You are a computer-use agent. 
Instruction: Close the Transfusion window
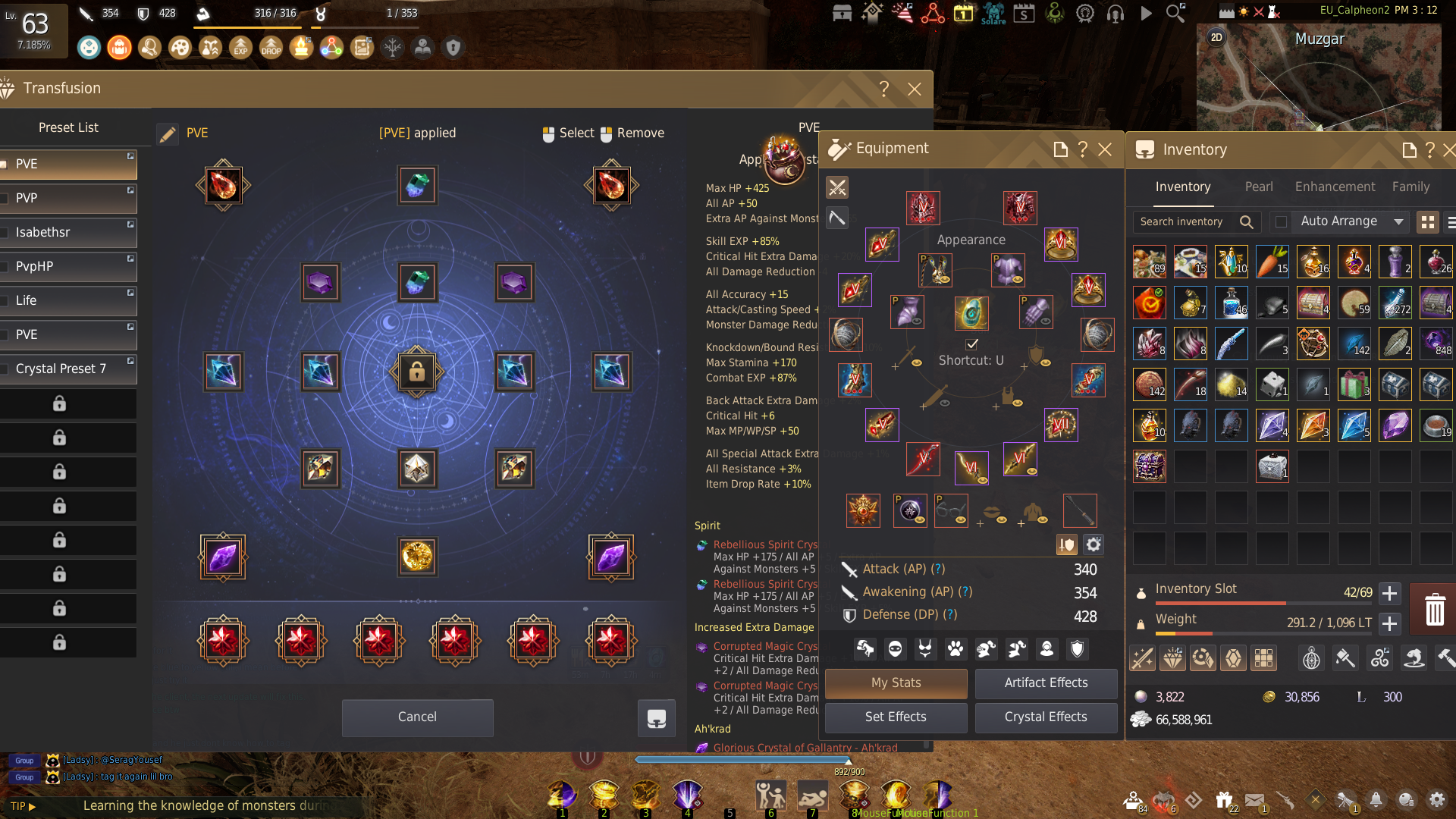point(915,89)
